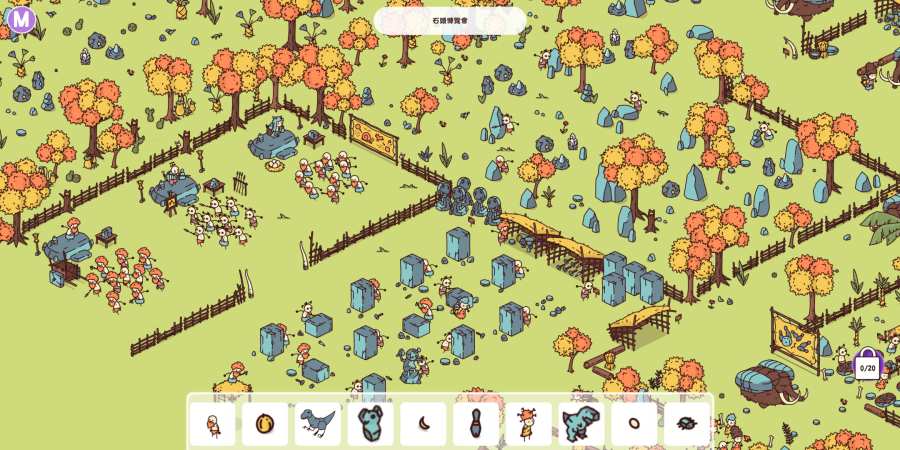Choose the black beetle target slot
The height and width of the screenshot is (450, 900).
pyautogui.click(x=686, y=424)
